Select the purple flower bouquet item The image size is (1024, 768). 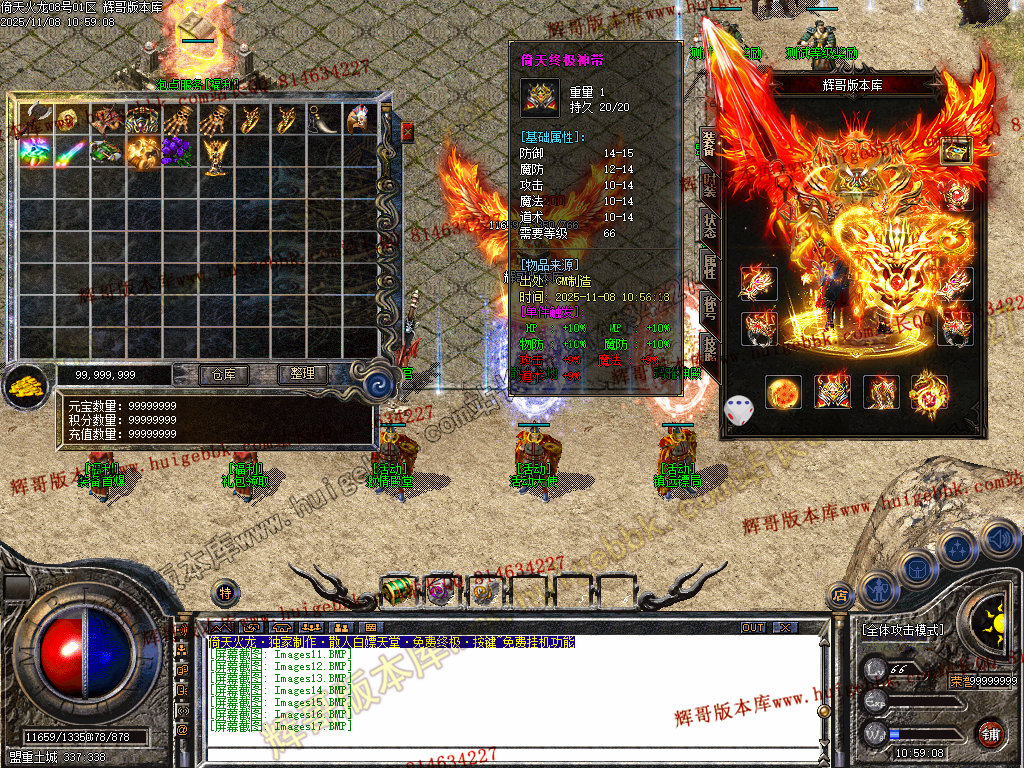point(177,152)
